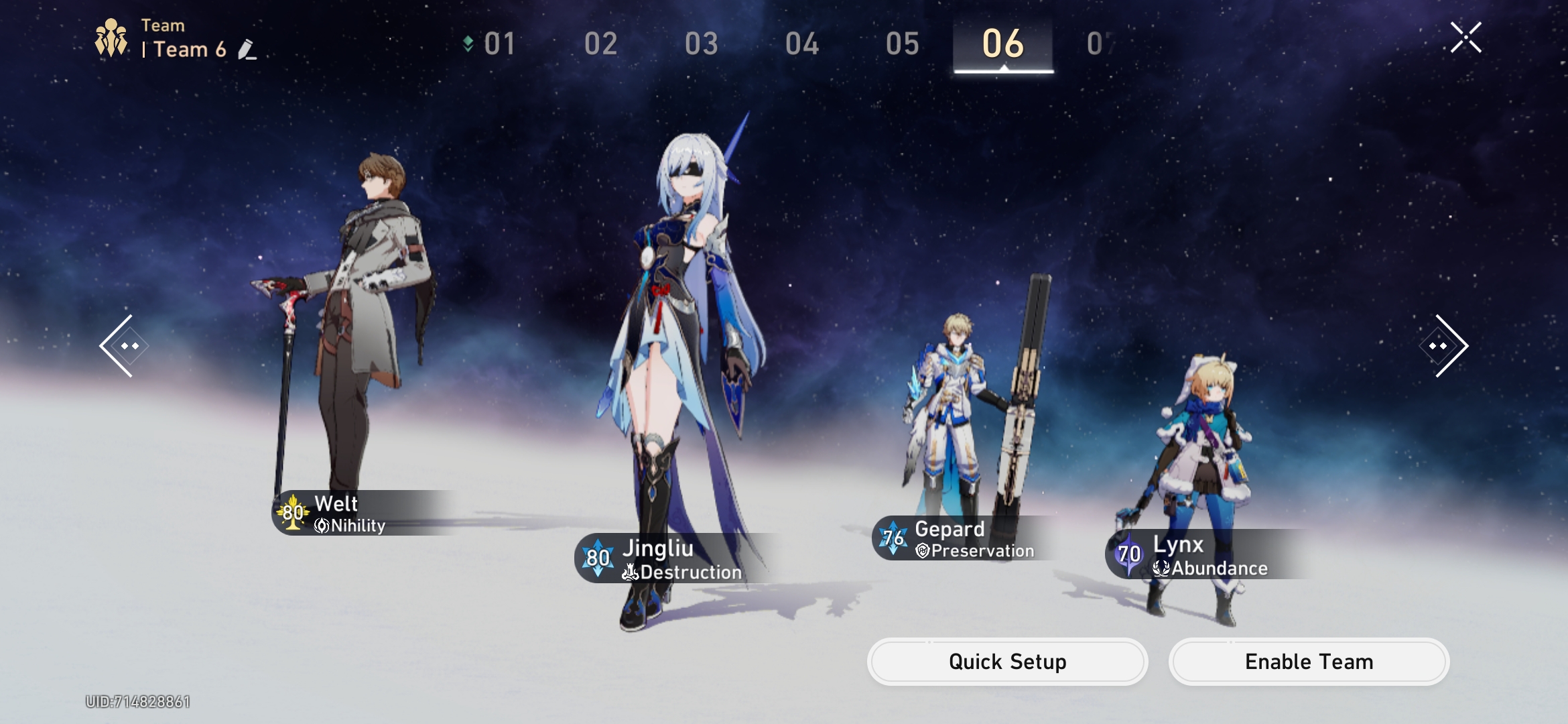Rename the team with the pencil icon
This screenshot has height=724, width=1568.
tap(247, 50)
